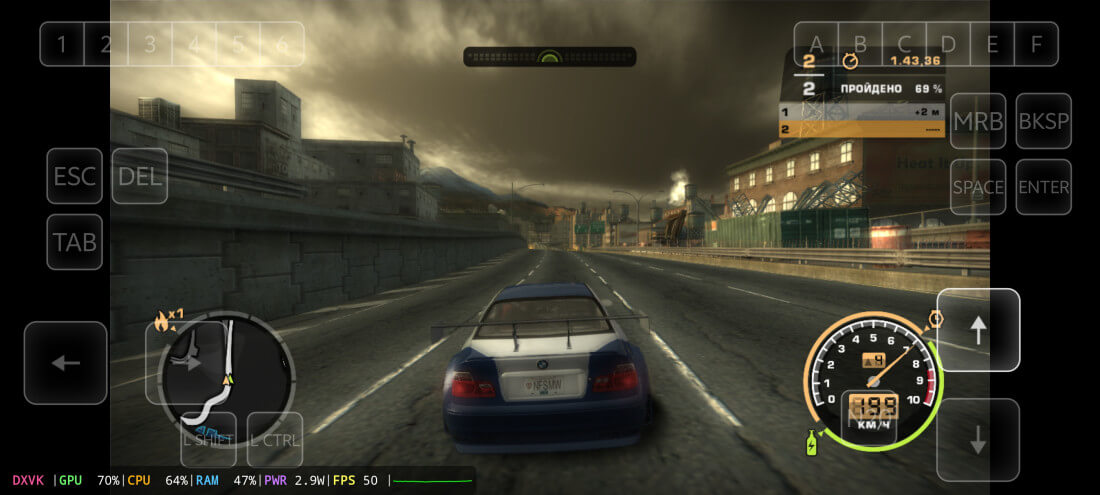Tap the L CTRL overlay button
1100x495 pixels.
275,439
